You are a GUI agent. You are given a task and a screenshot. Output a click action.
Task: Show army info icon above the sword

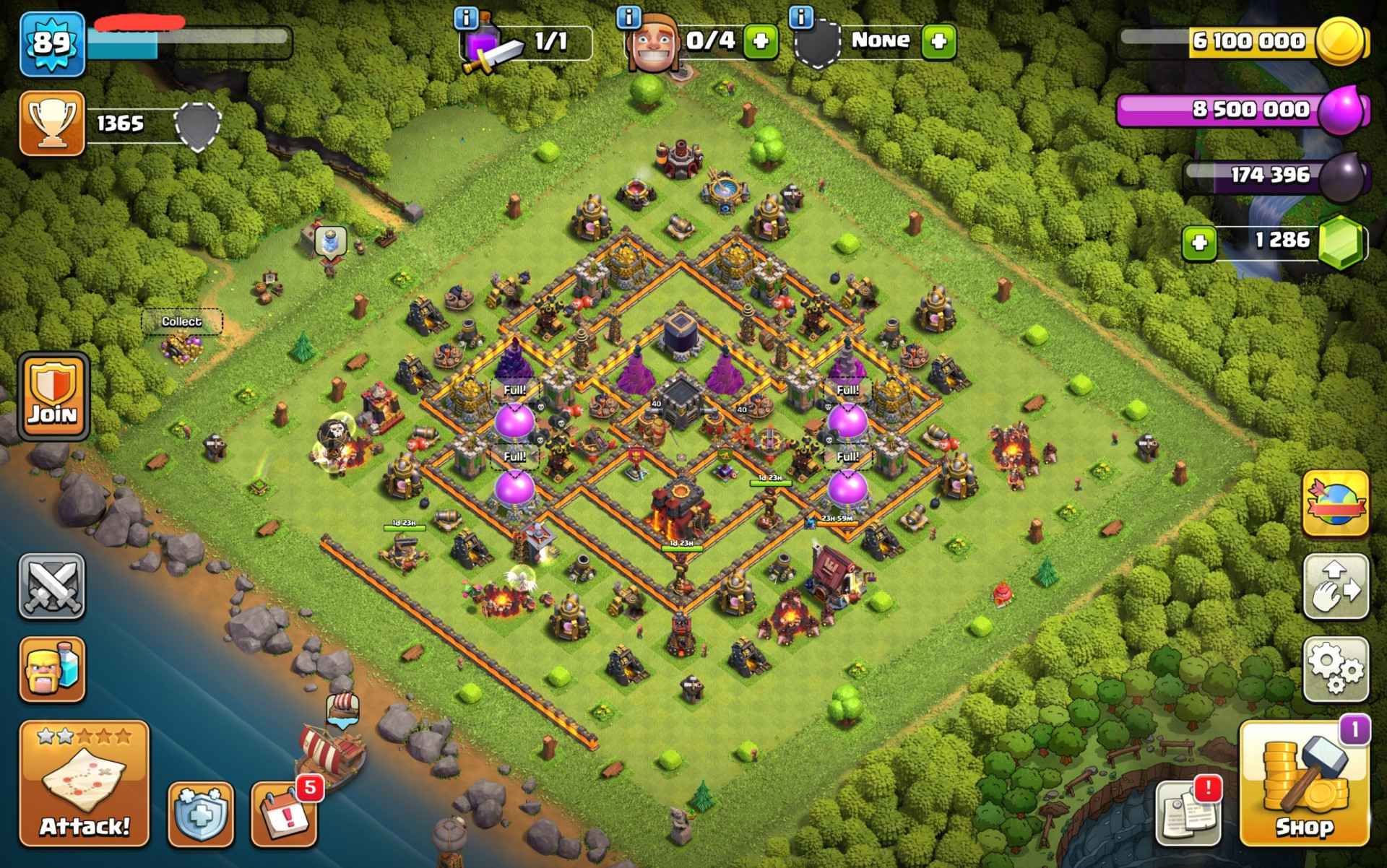pyautogui.click(x=467, y=17)
